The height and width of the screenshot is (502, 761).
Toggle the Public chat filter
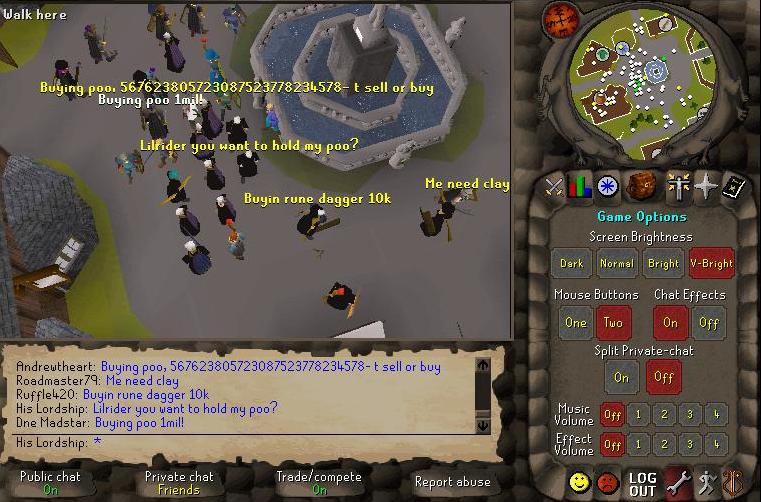point(50,483)
